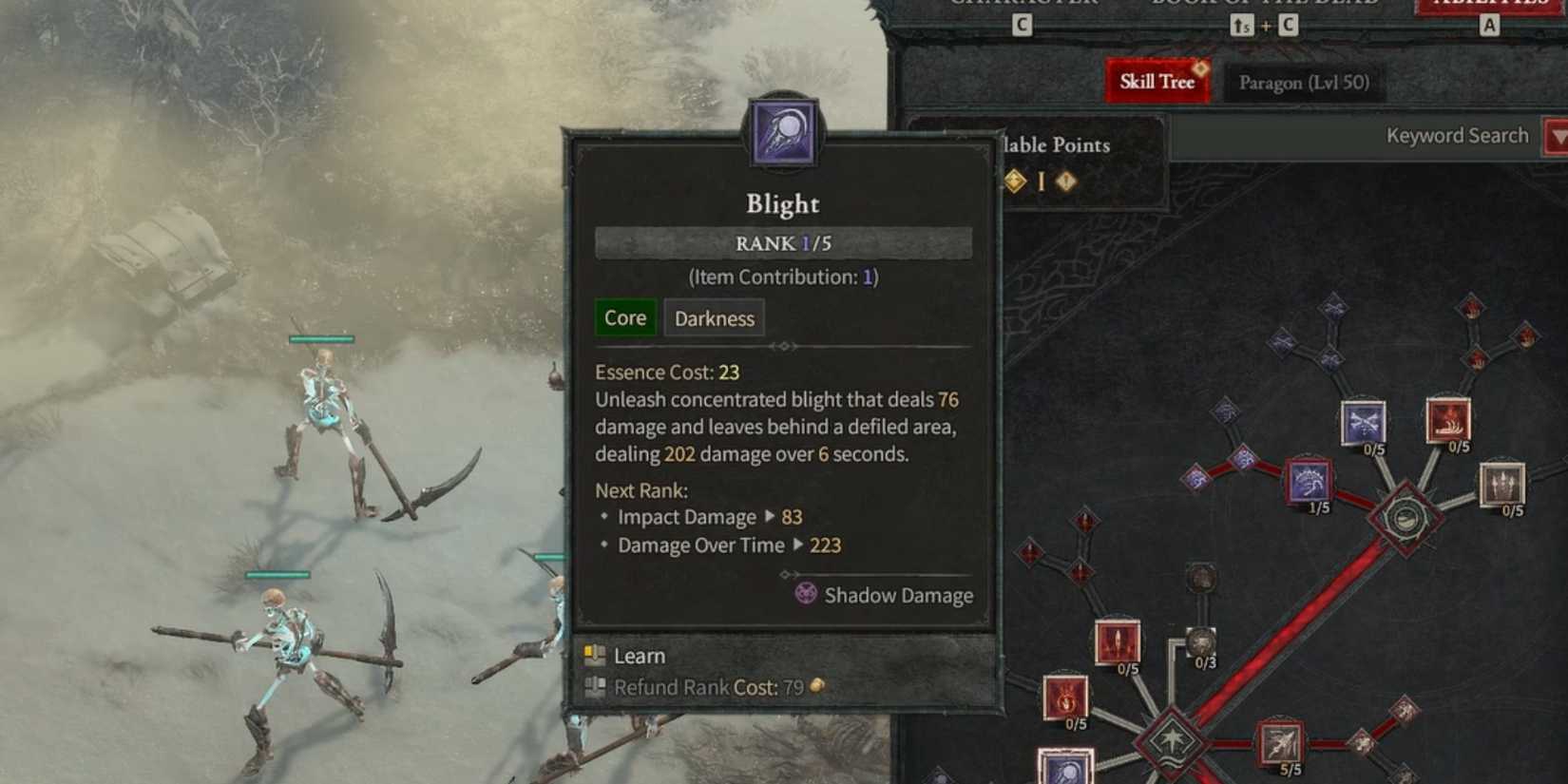Choose the gray bone spikes skill node
This screenshot has width=1568, height=784.
point(1501,484)
